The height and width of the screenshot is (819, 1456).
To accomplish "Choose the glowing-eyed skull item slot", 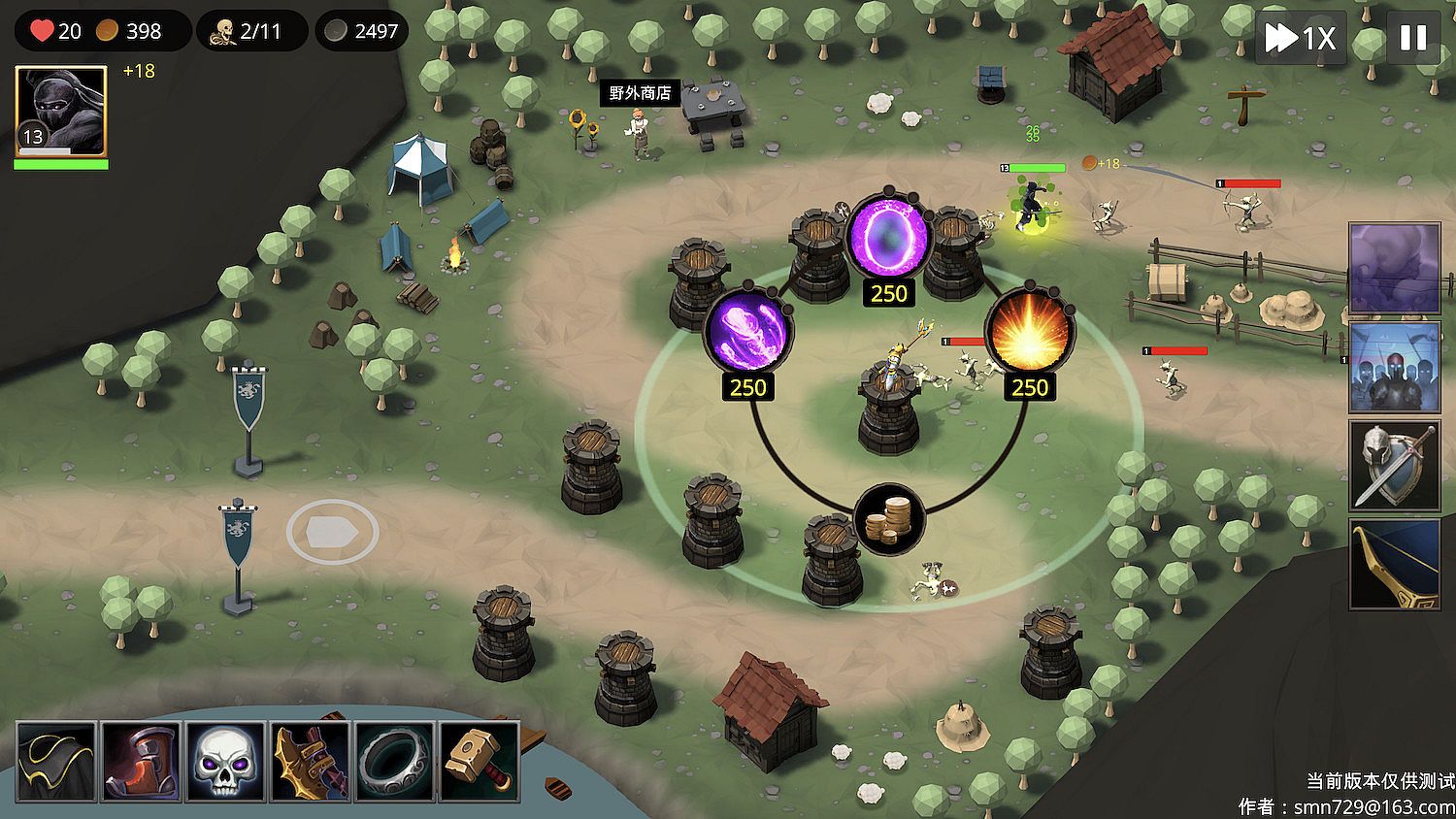I will coord(225,761).
